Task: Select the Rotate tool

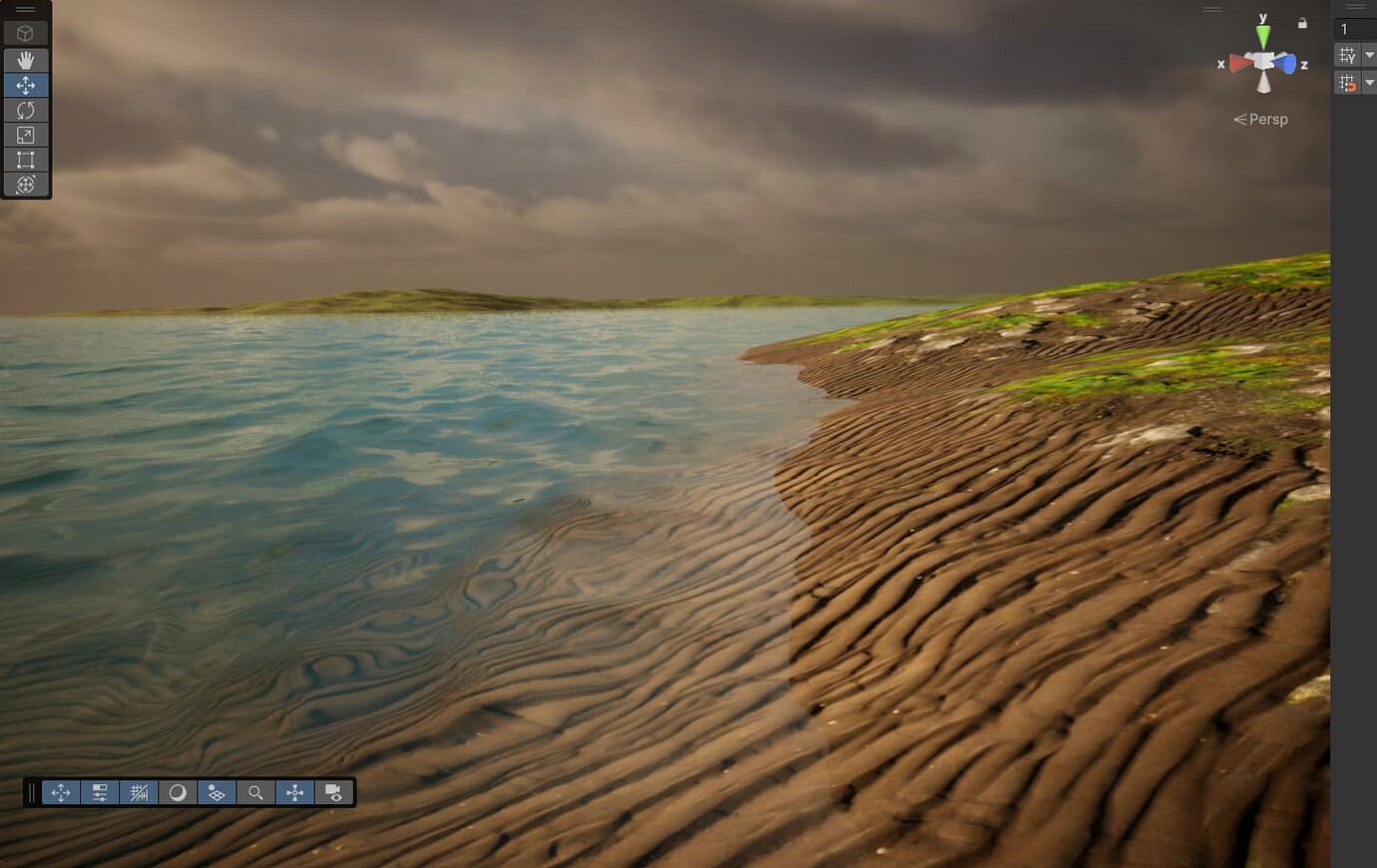Action: 26,110
